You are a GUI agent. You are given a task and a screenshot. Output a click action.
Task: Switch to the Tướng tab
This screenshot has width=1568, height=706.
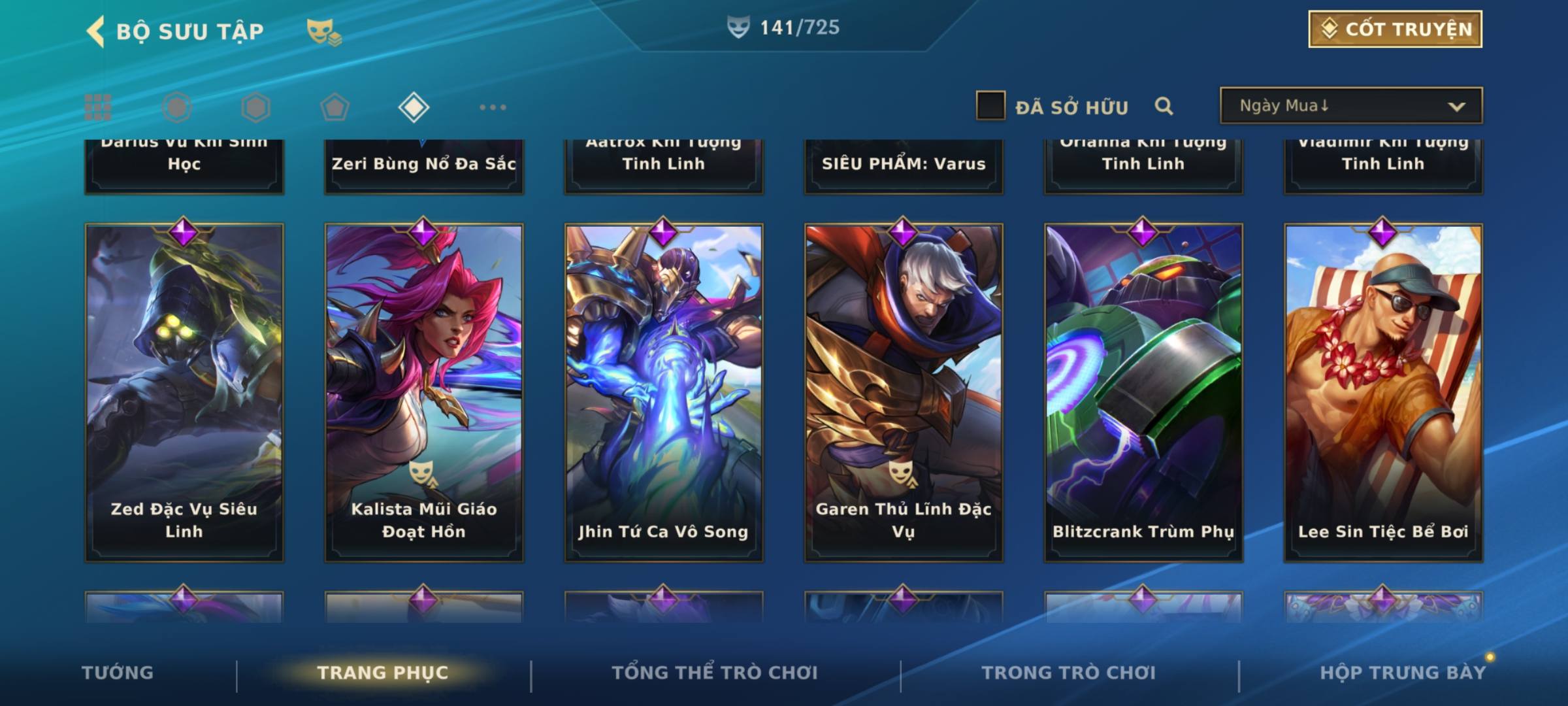click(x=118, y=673)
